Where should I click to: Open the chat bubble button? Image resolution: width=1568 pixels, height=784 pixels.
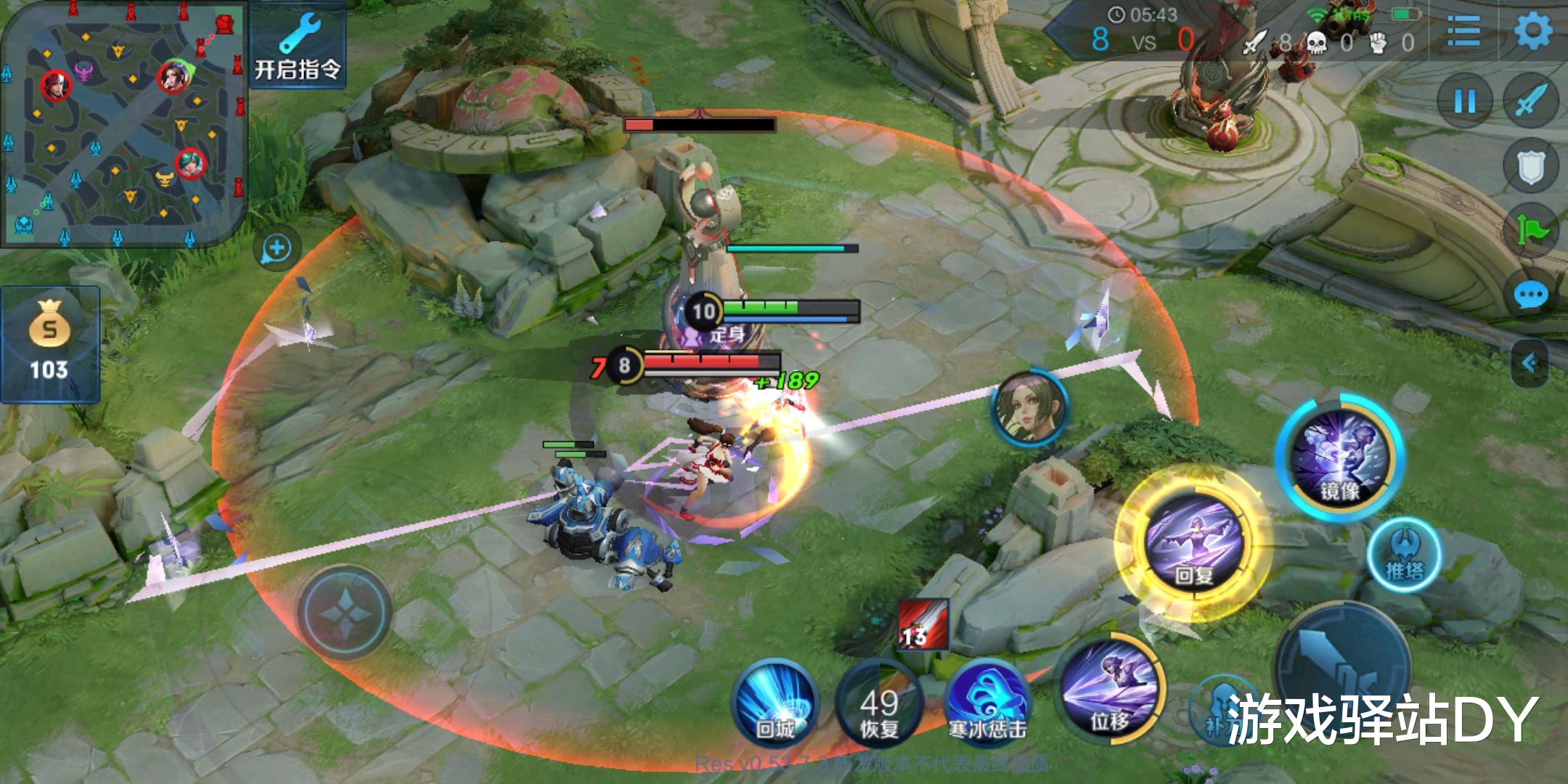pos(1531,295)
